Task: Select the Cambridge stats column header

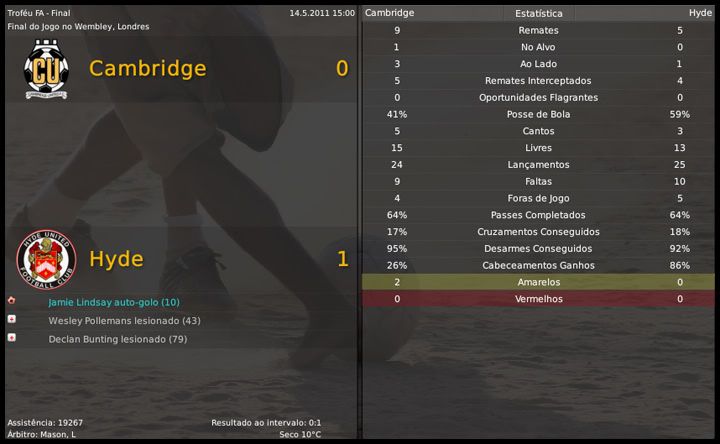Action: pos(389,13)
